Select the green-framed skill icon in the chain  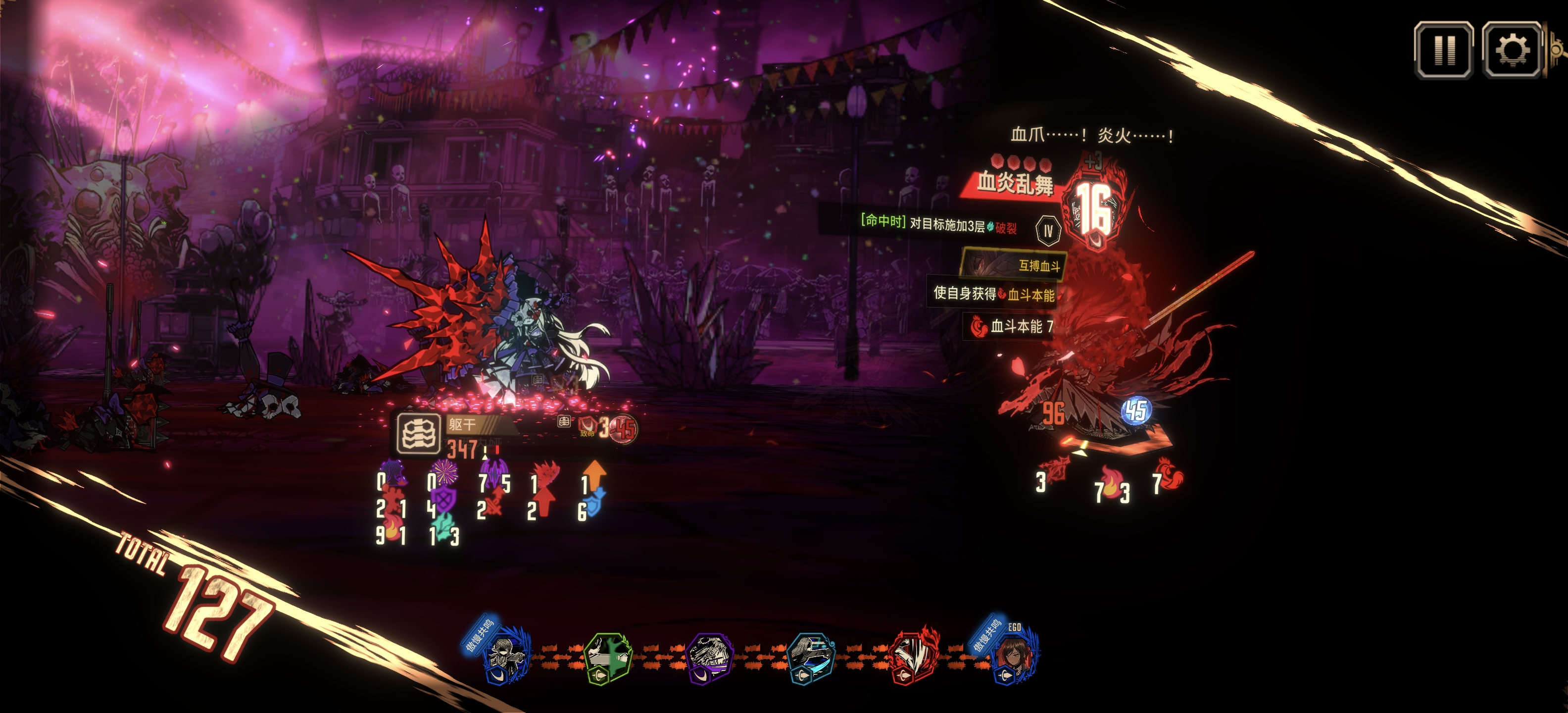pyautogui.click(x=607, y=658)
